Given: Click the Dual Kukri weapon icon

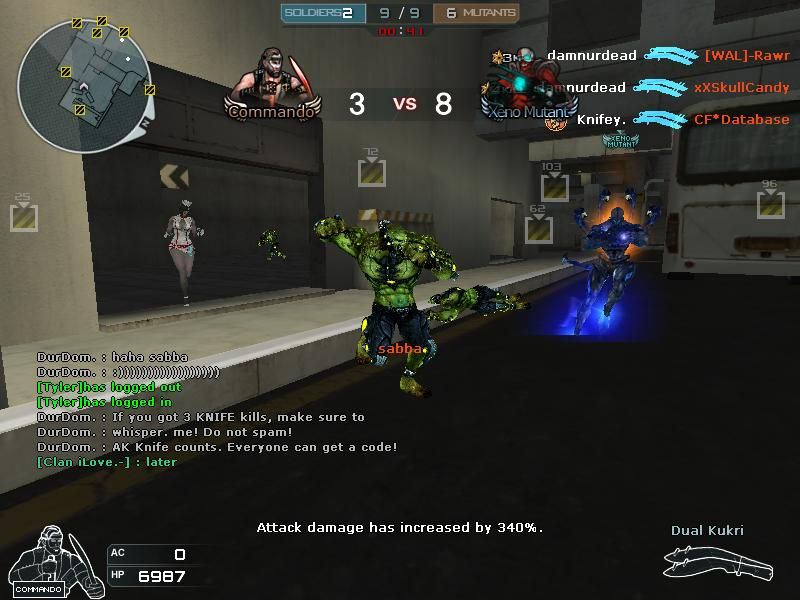Looking at the screenshot, I should click(718, 566).
